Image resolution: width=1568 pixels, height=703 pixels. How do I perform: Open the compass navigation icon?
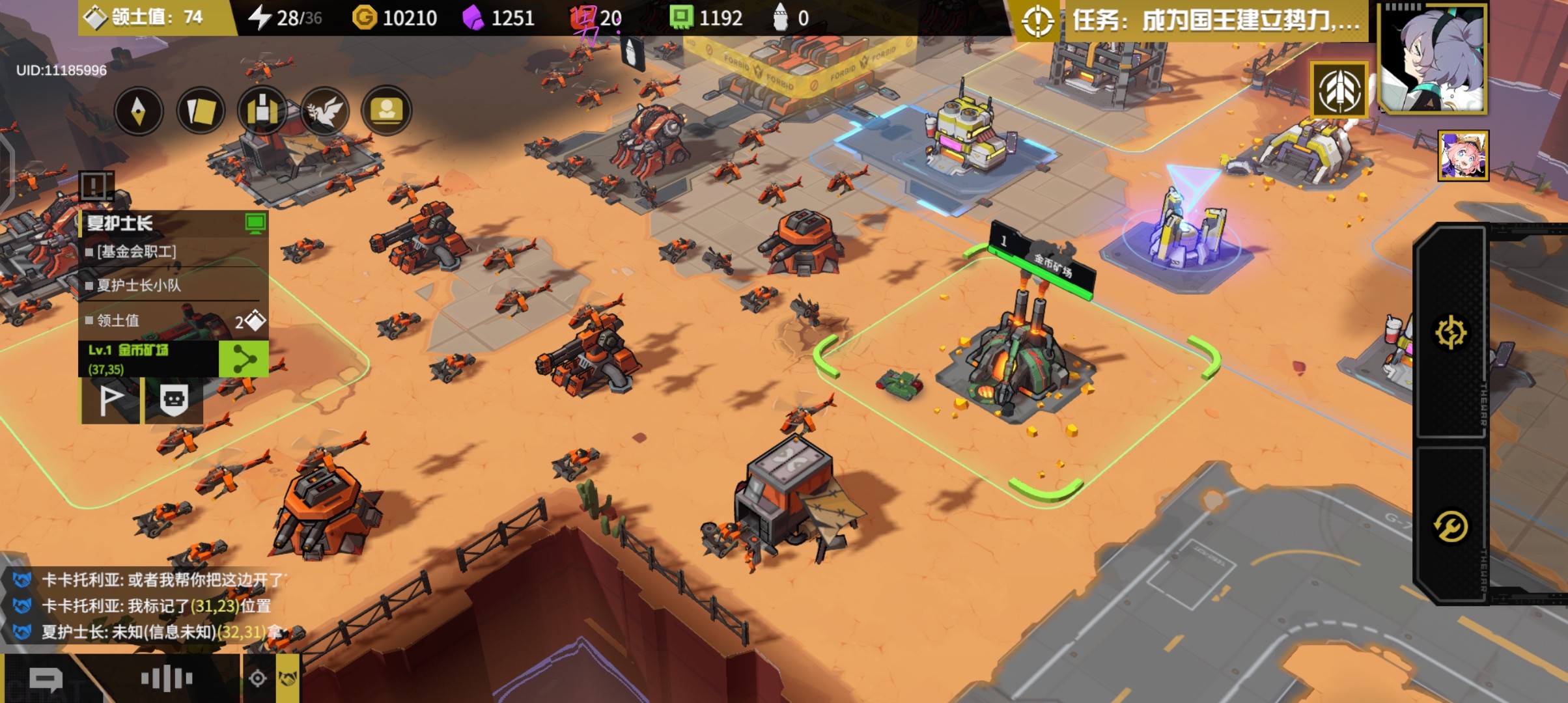138,111
